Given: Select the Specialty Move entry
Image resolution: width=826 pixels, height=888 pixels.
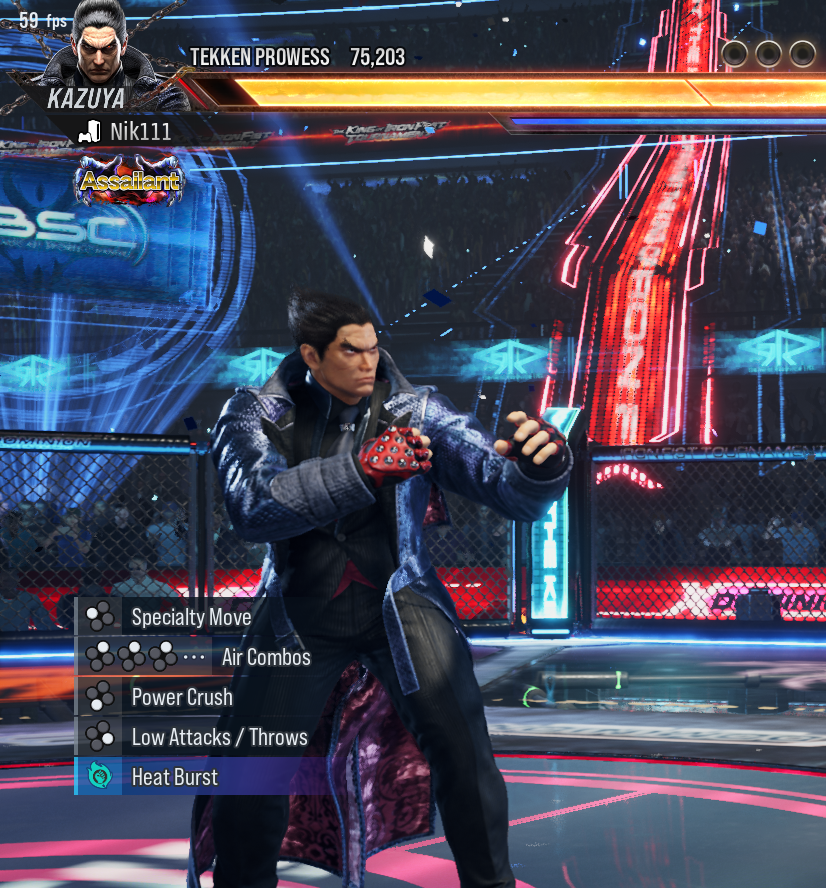Looking at the screenshot, I should (x=190, y=617).
